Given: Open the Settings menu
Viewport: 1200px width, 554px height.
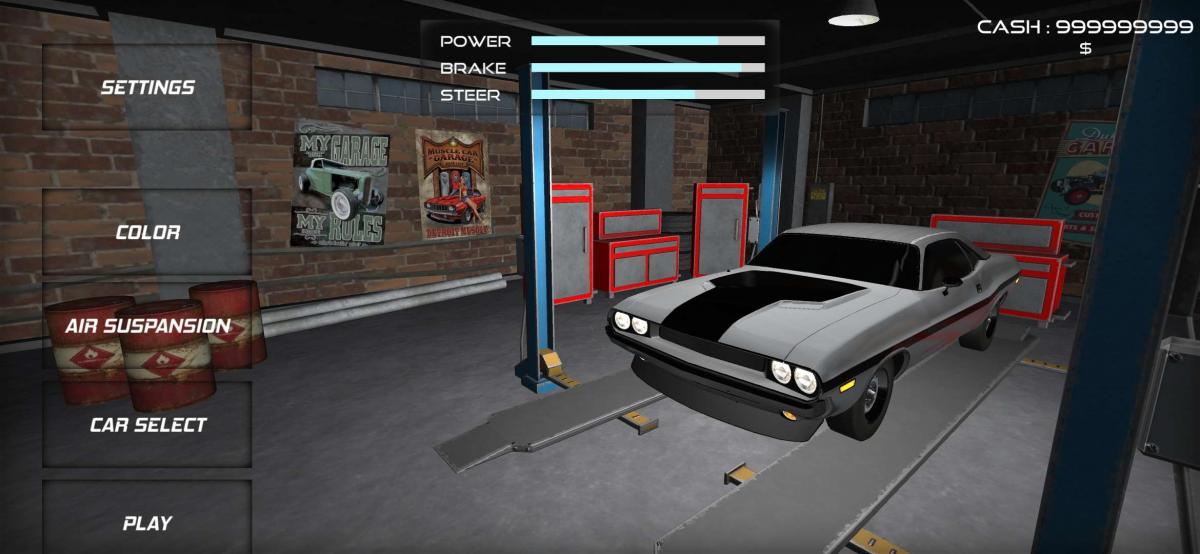Looking at the screenshot, I should [x=148, y=87].
